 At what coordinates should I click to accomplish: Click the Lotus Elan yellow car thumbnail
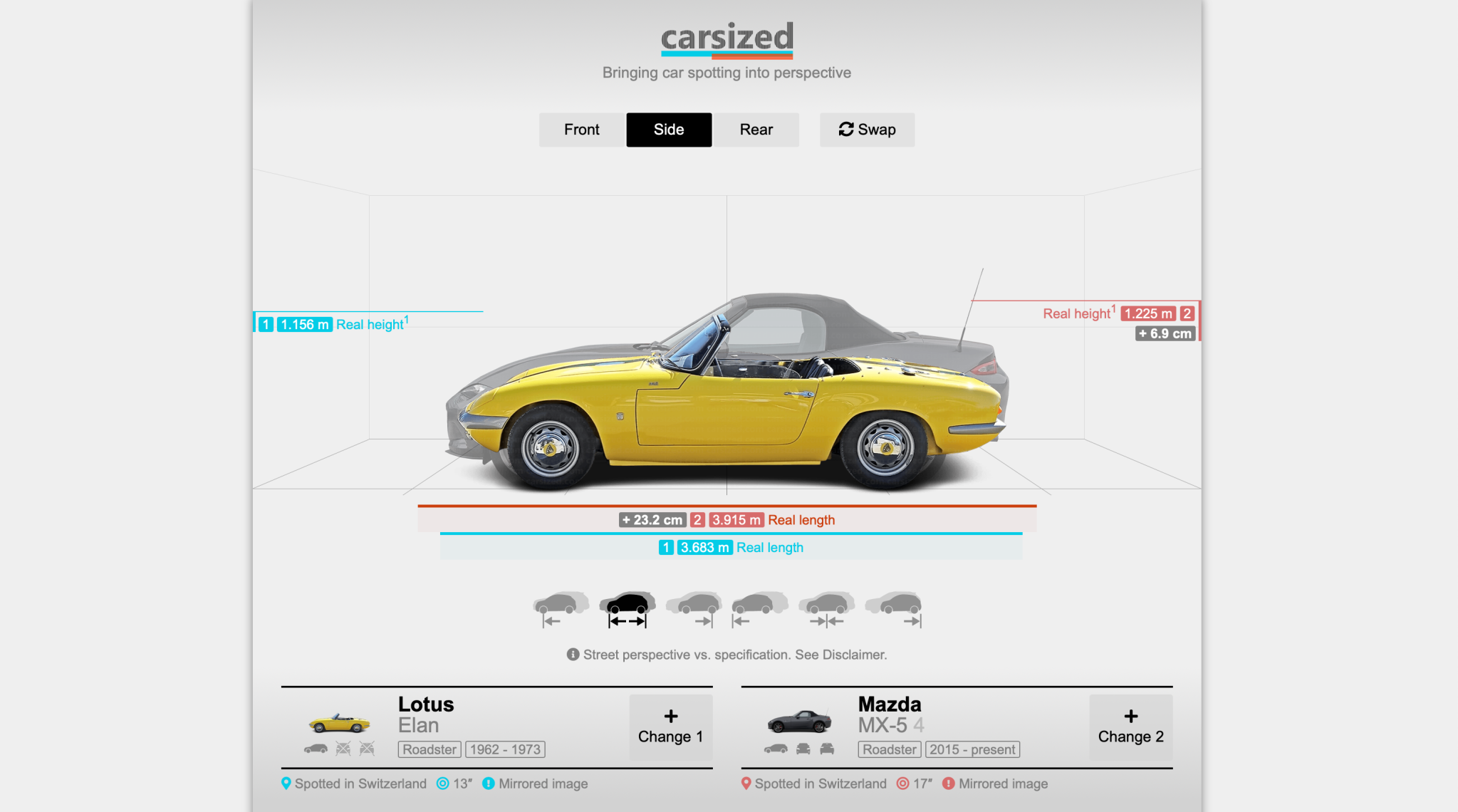pyautogui.click(x=339, y=723)
